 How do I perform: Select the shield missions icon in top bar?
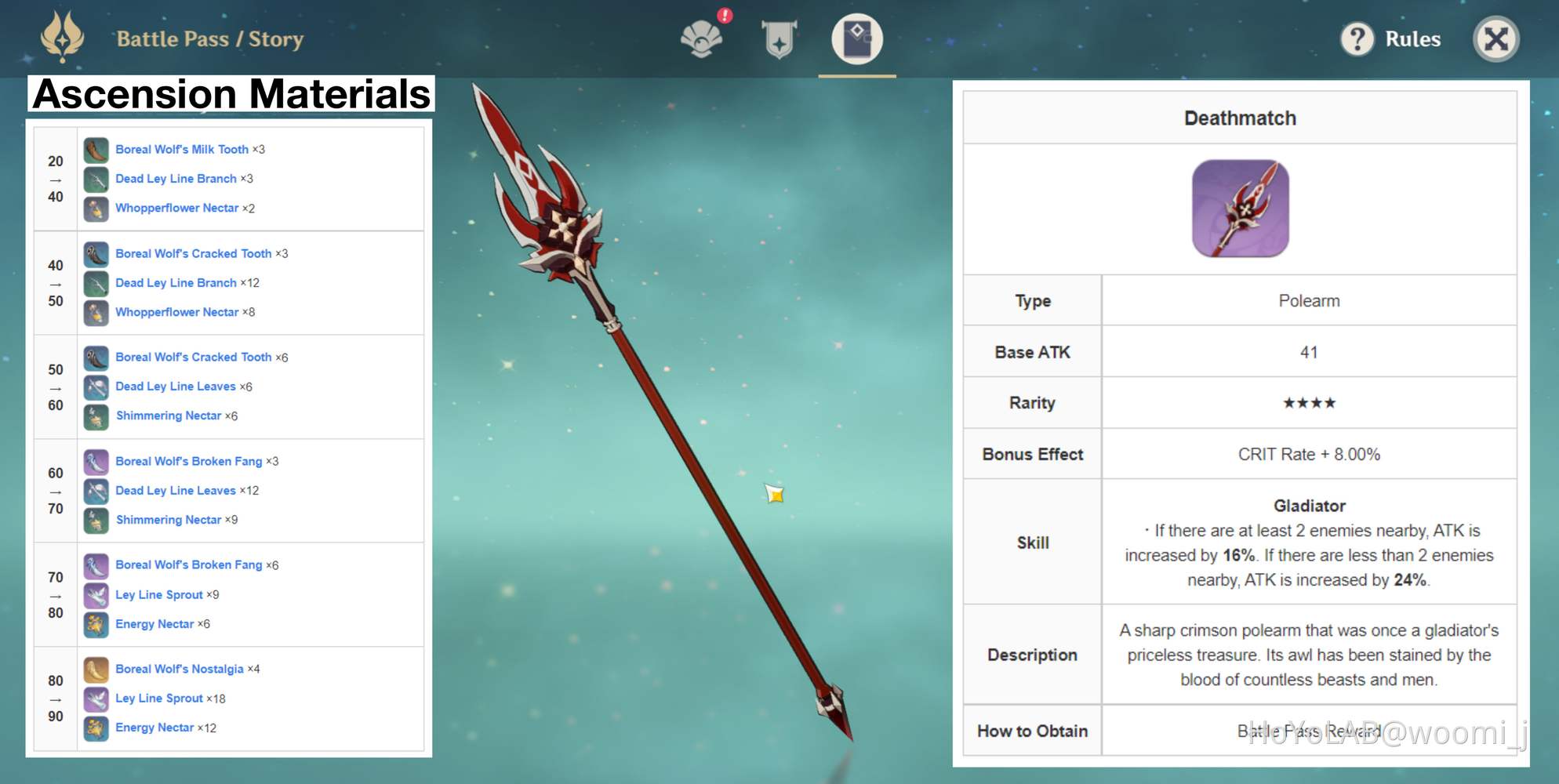(x=779, y=38)
